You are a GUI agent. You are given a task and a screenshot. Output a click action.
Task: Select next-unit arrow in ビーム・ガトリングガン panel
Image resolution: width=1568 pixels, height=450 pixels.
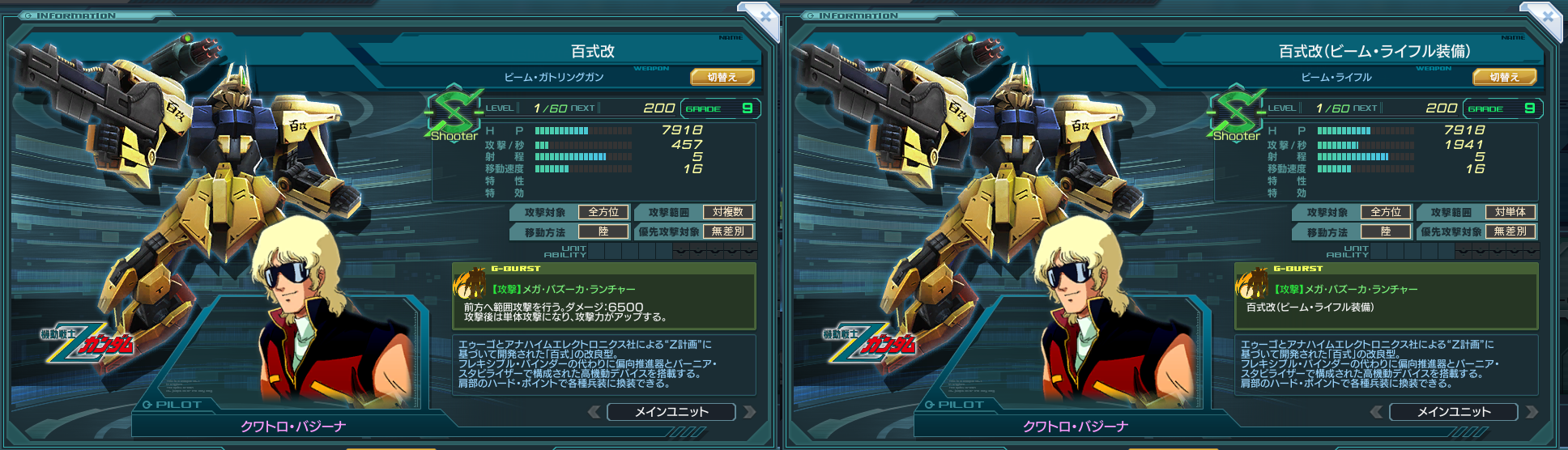pyautogui.click(x=749, y=412)
